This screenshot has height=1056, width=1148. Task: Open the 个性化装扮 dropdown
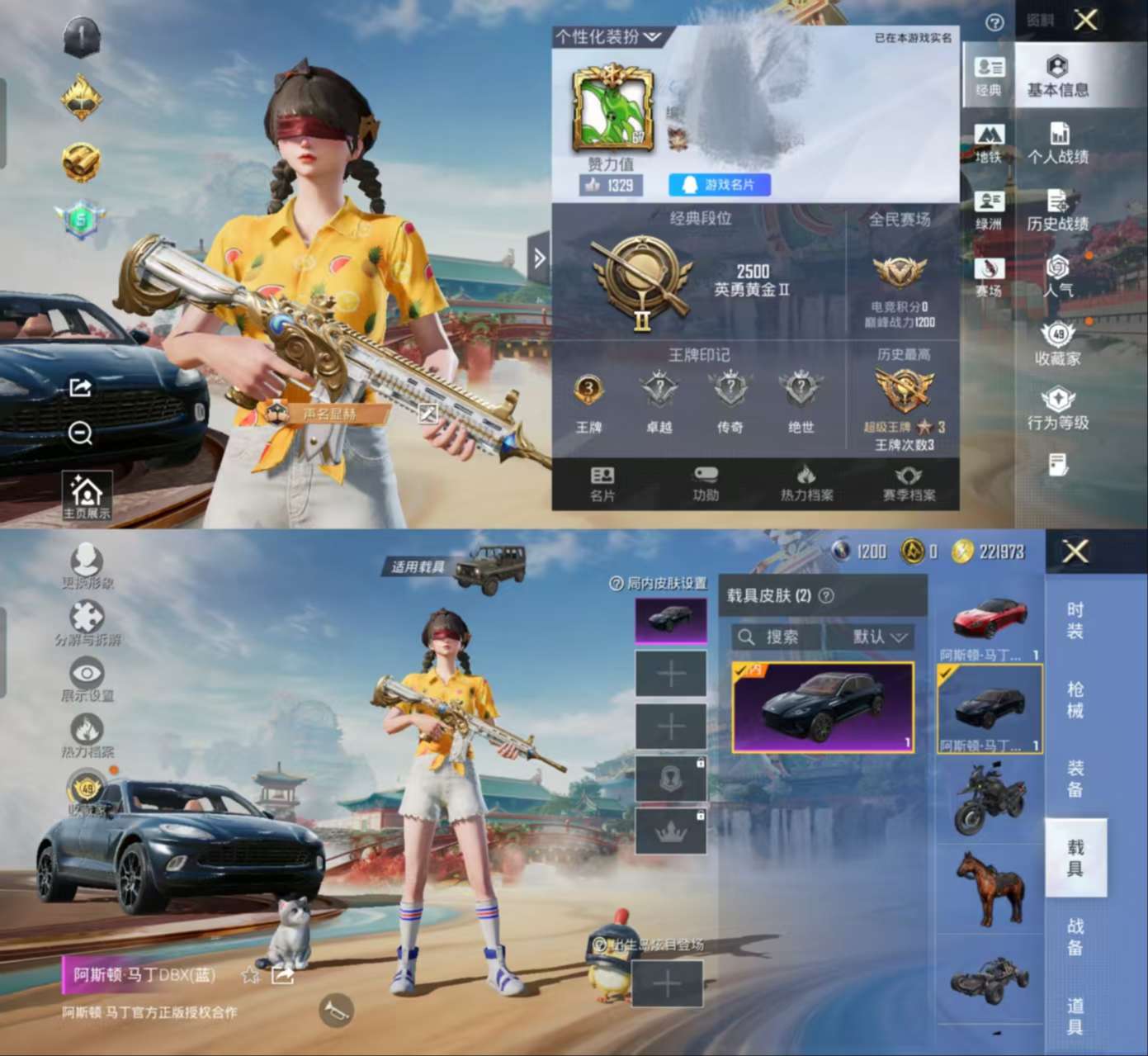(x=609, y=37)
